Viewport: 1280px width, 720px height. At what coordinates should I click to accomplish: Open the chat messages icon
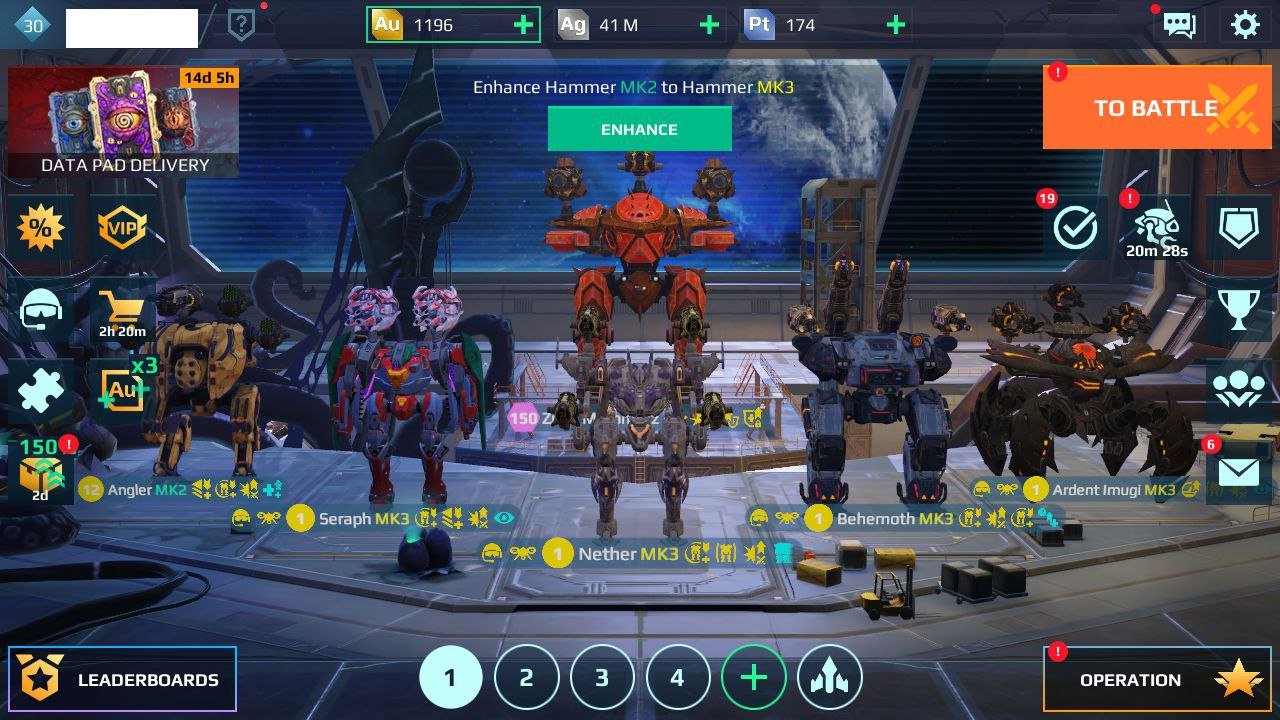tap(1180, 25)
